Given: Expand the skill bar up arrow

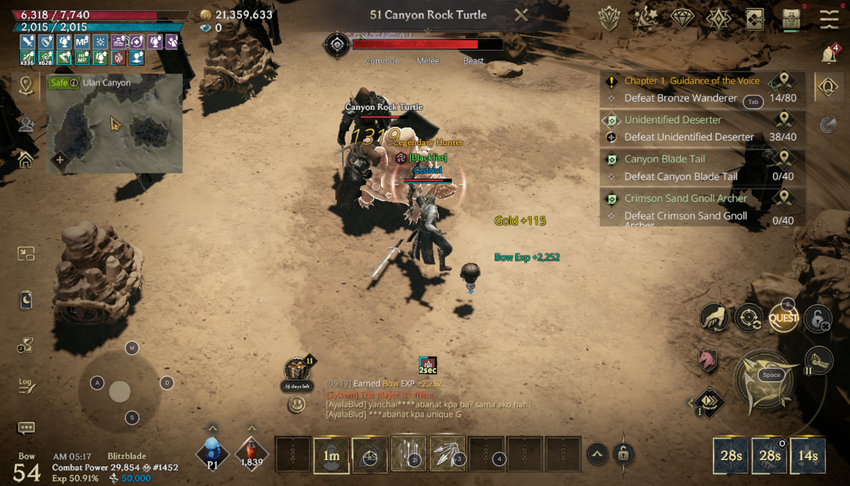Looking at the screenshot, I should click(596, 454).
